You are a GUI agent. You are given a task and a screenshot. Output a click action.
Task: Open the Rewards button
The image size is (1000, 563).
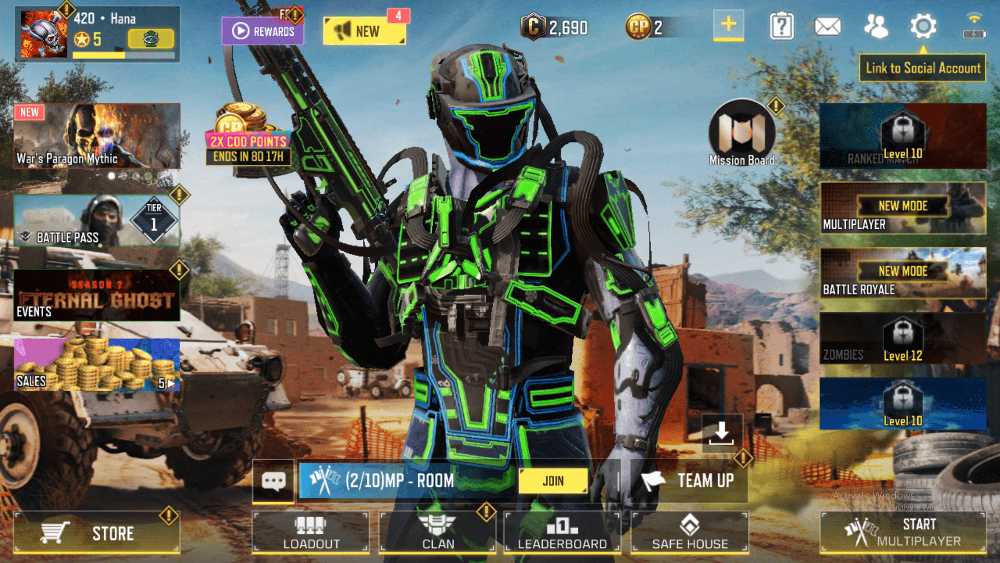[262, 31]
